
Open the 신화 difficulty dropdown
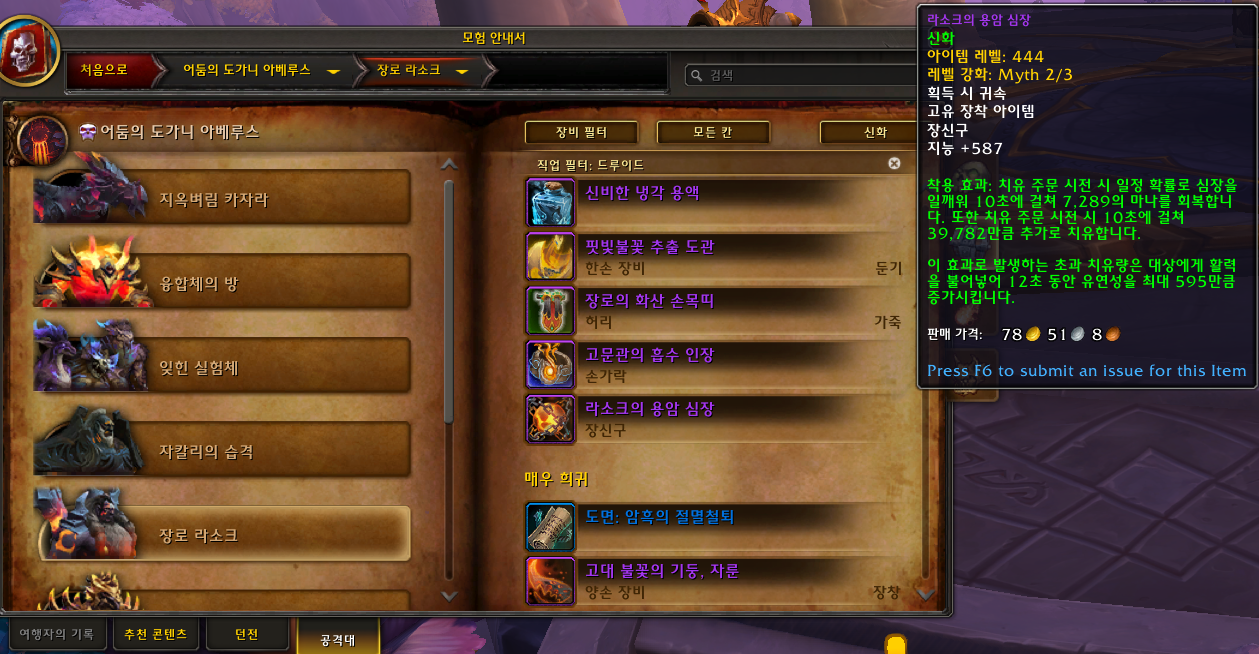(x=866, y=132)
